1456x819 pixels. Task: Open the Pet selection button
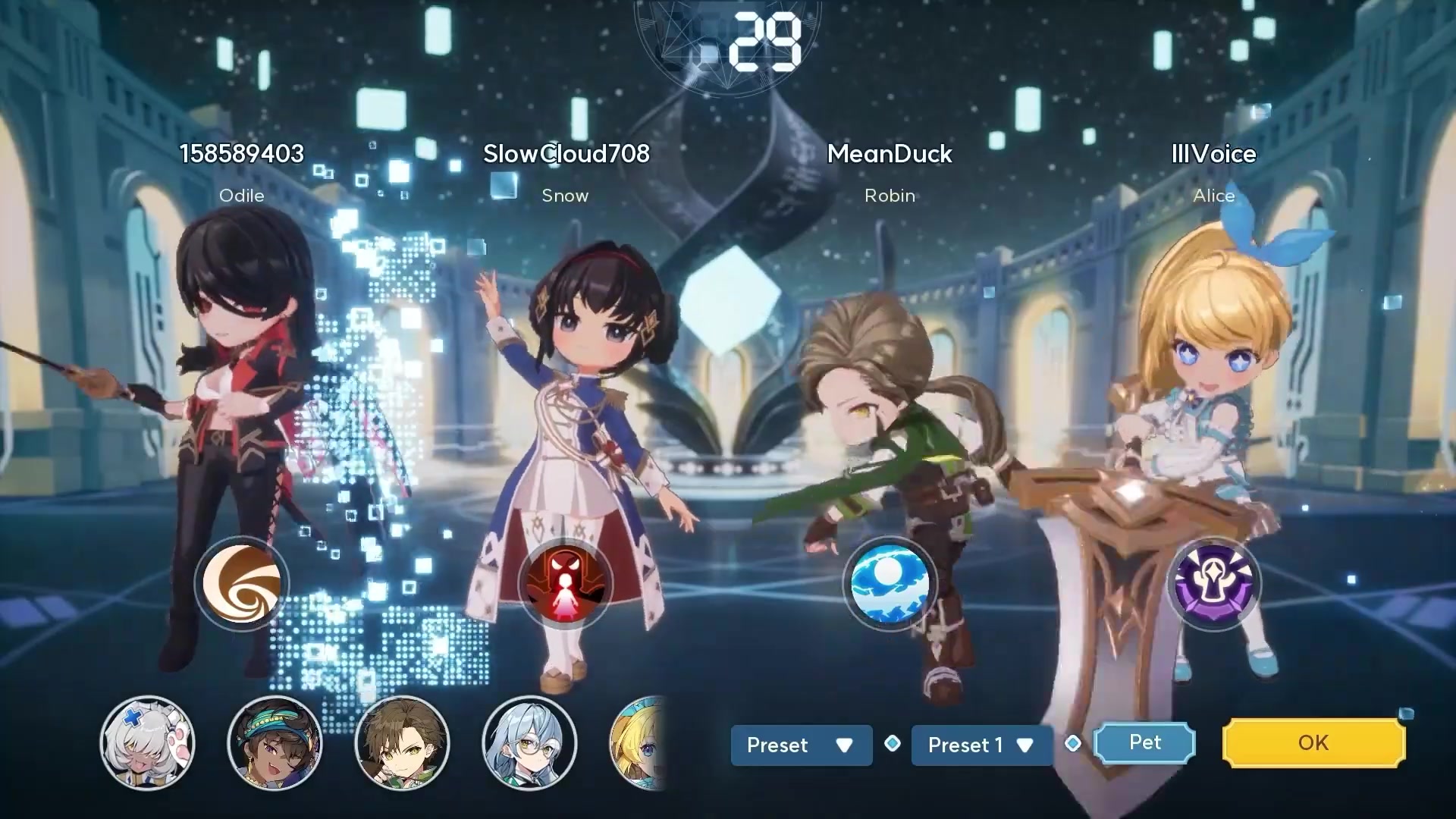1144,742
